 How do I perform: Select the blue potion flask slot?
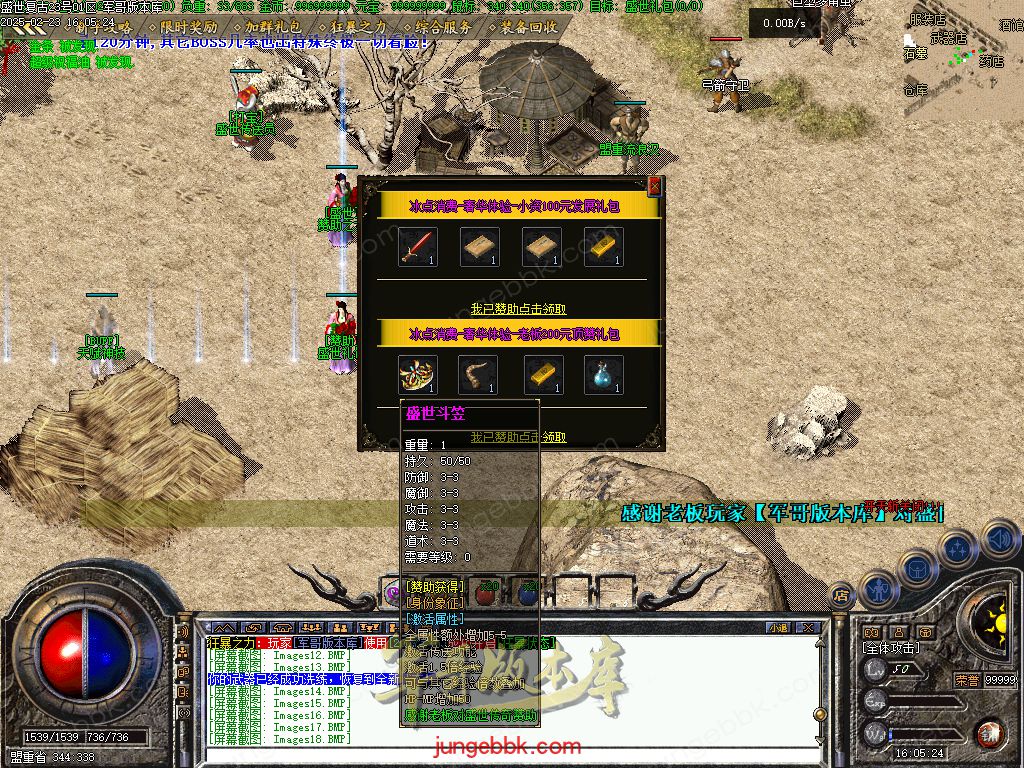click(x=604, y=375)
